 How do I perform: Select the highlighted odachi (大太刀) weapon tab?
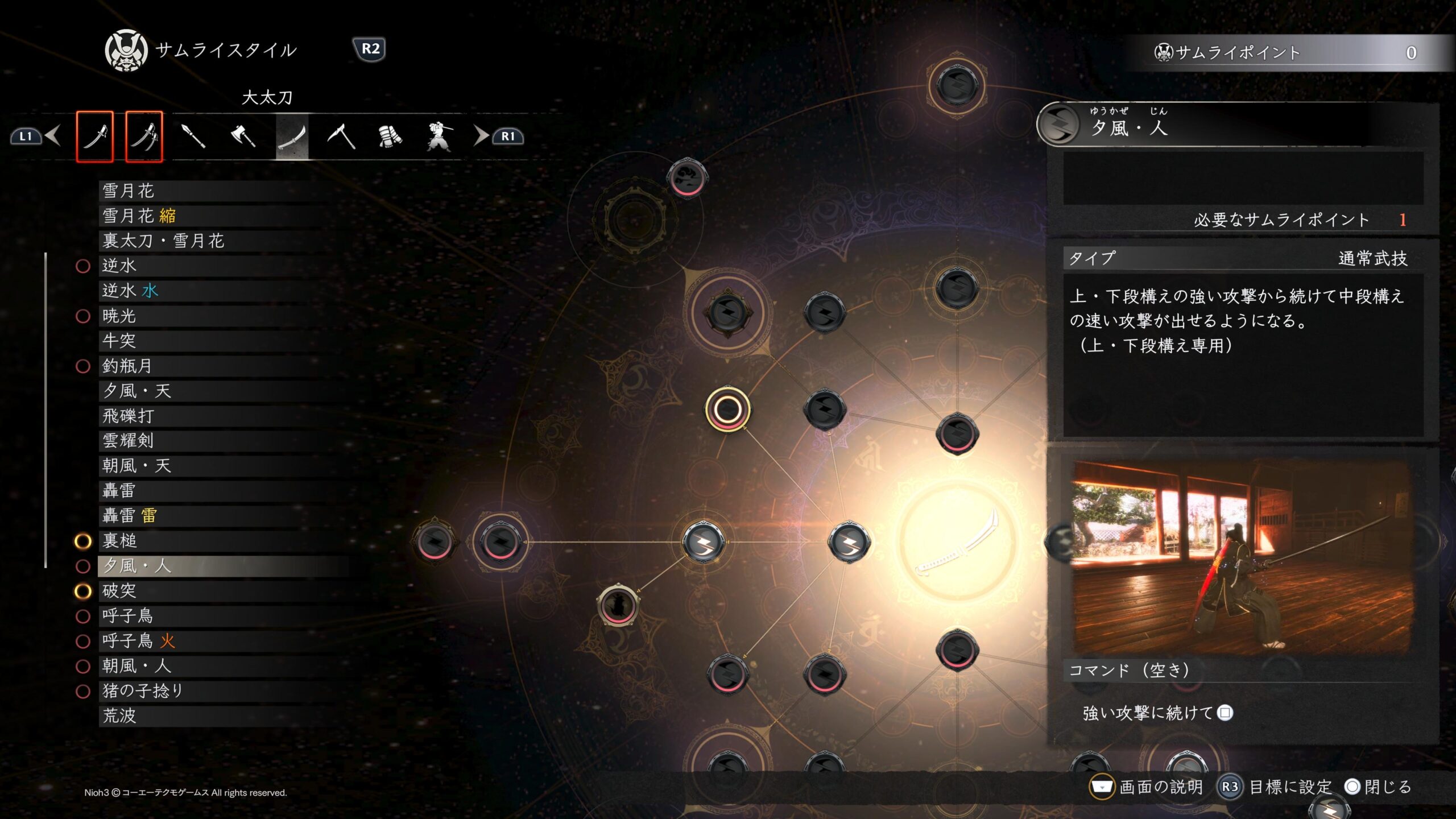click(292, 136)
